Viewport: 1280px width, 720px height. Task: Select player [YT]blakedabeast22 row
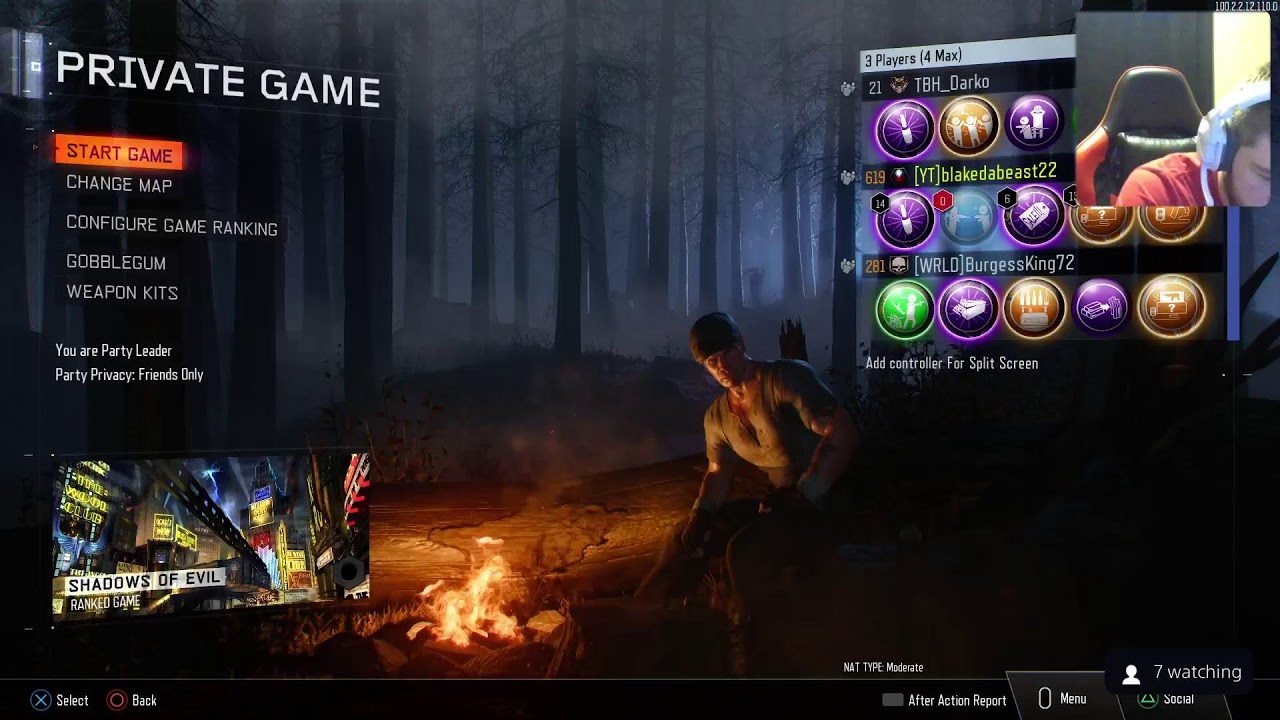point(984,174)
